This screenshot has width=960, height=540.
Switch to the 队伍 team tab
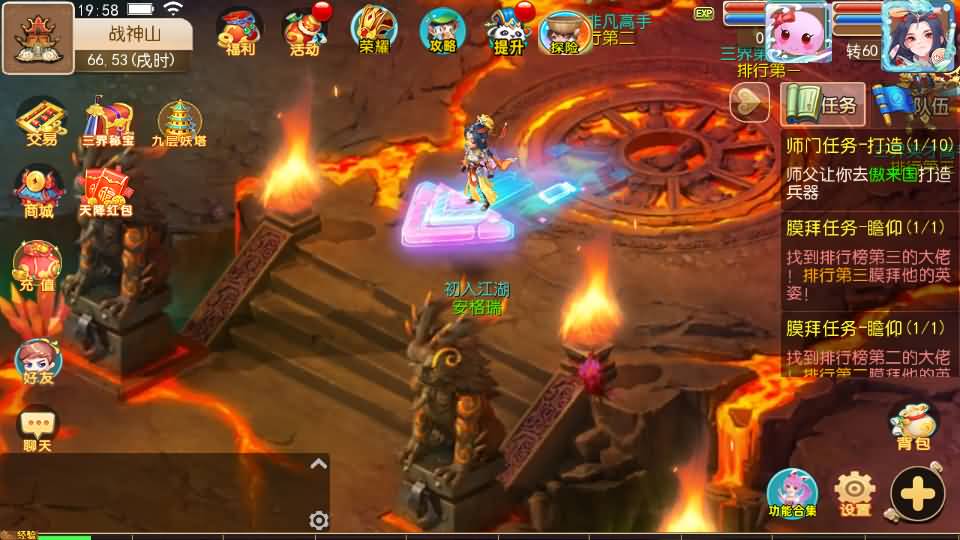[910, 104]
